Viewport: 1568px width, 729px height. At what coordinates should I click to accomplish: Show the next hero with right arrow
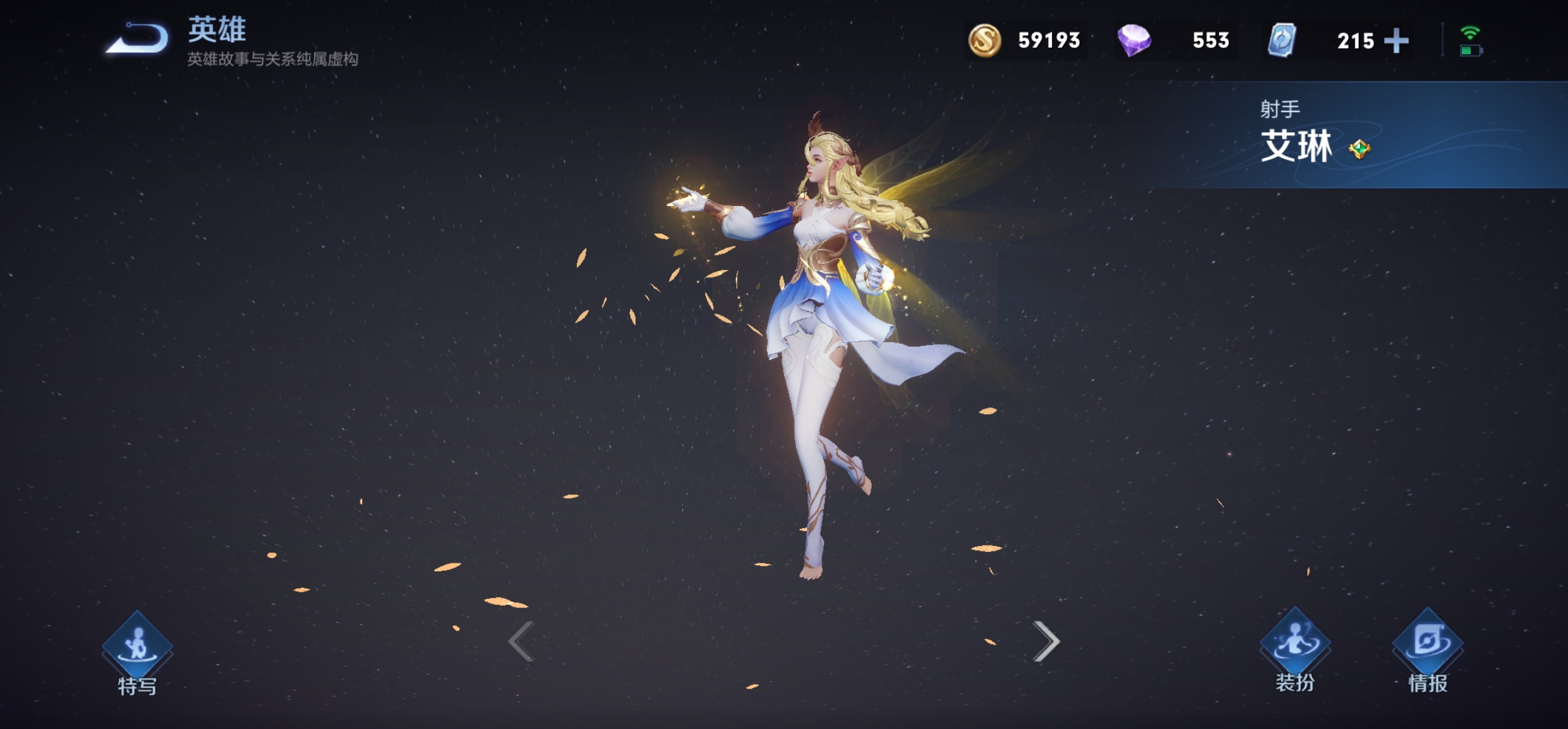pyautogui.click(x=1046, y=641)
